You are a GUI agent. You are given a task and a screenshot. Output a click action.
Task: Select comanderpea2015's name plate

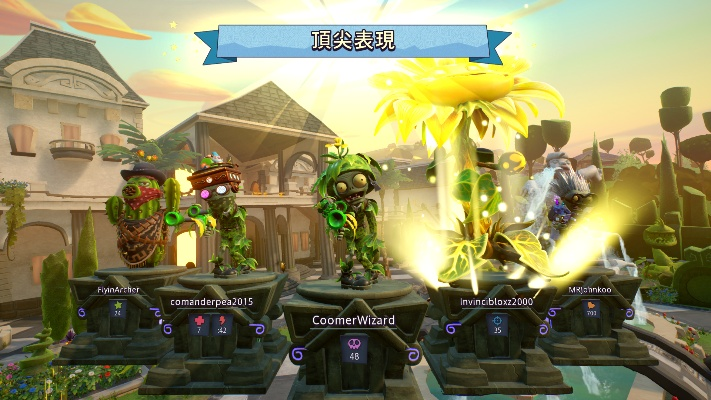tap(211, 301)
